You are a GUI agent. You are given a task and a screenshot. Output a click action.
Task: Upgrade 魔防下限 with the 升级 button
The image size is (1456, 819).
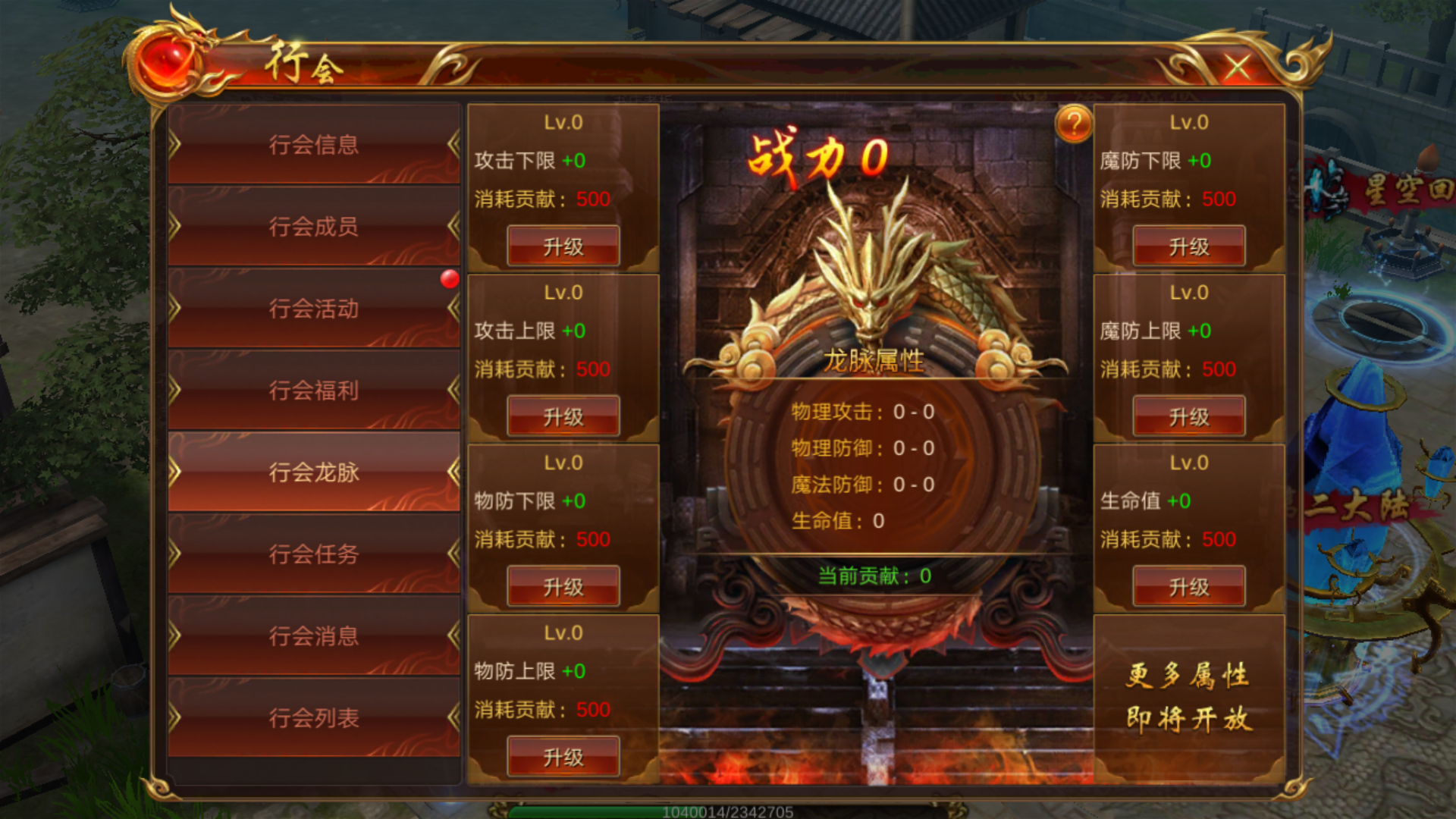[1189, 246]
